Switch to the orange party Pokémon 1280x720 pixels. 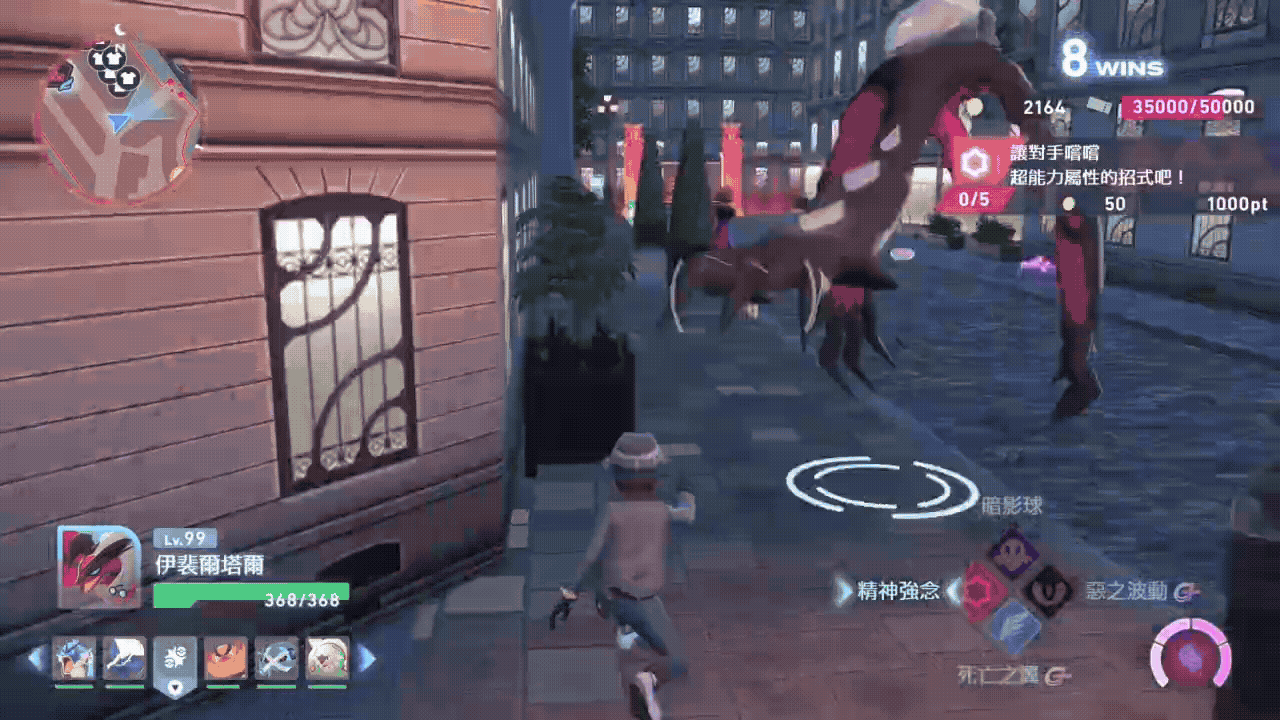(x=226, y=659)
